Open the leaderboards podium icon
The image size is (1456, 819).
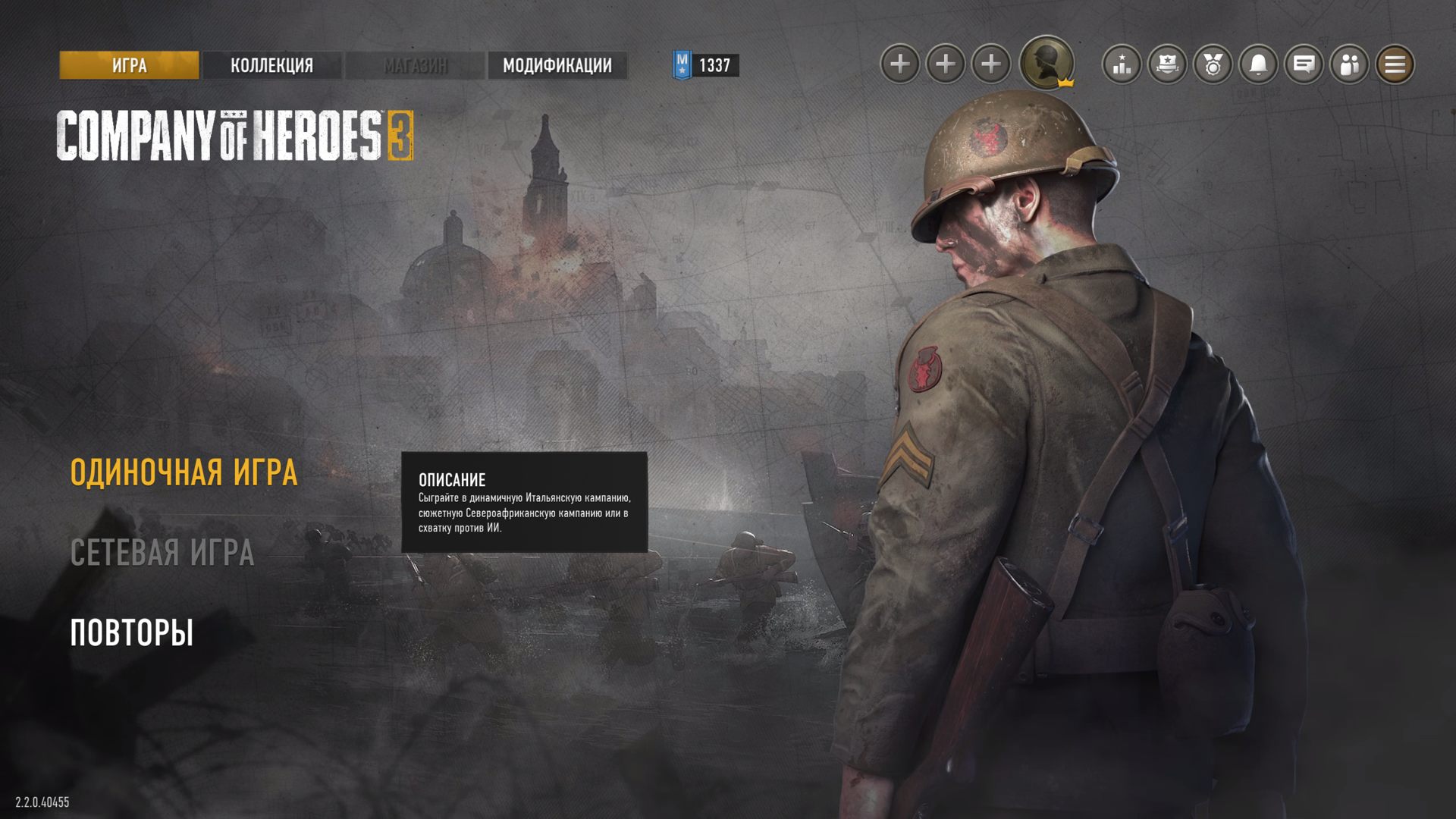(1122, 64)
